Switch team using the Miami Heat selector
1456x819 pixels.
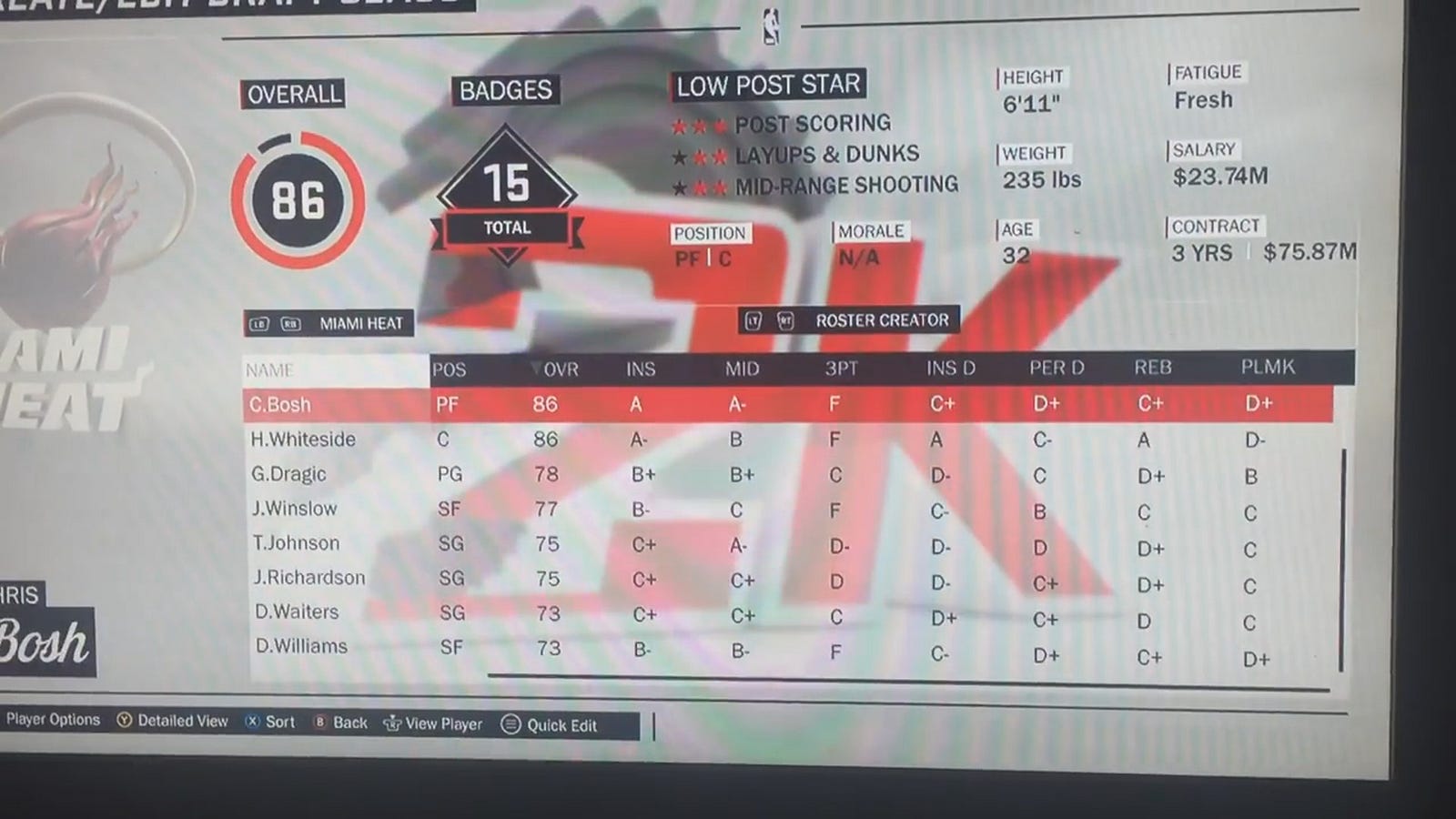(360, 323)
